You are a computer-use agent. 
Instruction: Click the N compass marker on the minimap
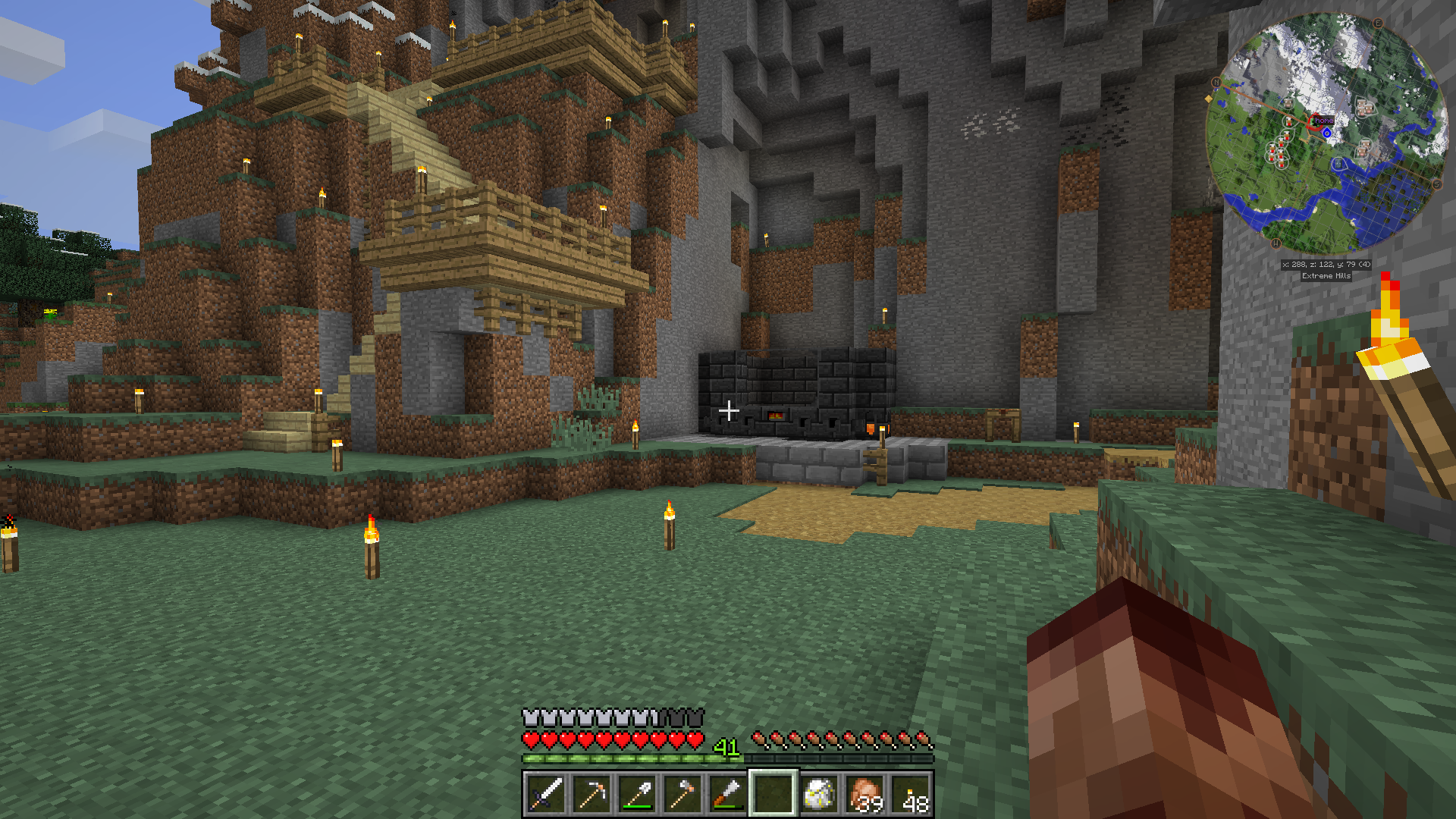point(1216,82)
